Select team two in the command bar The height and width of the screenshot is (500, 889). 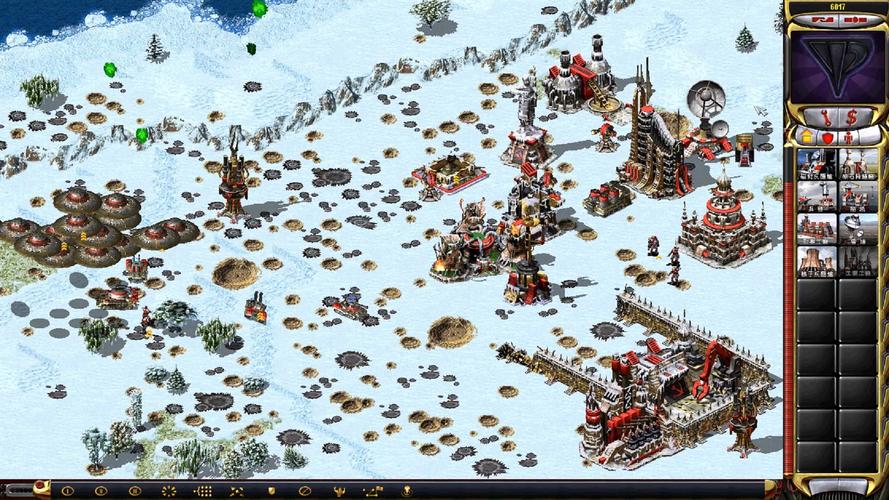(x=101, y=491)
